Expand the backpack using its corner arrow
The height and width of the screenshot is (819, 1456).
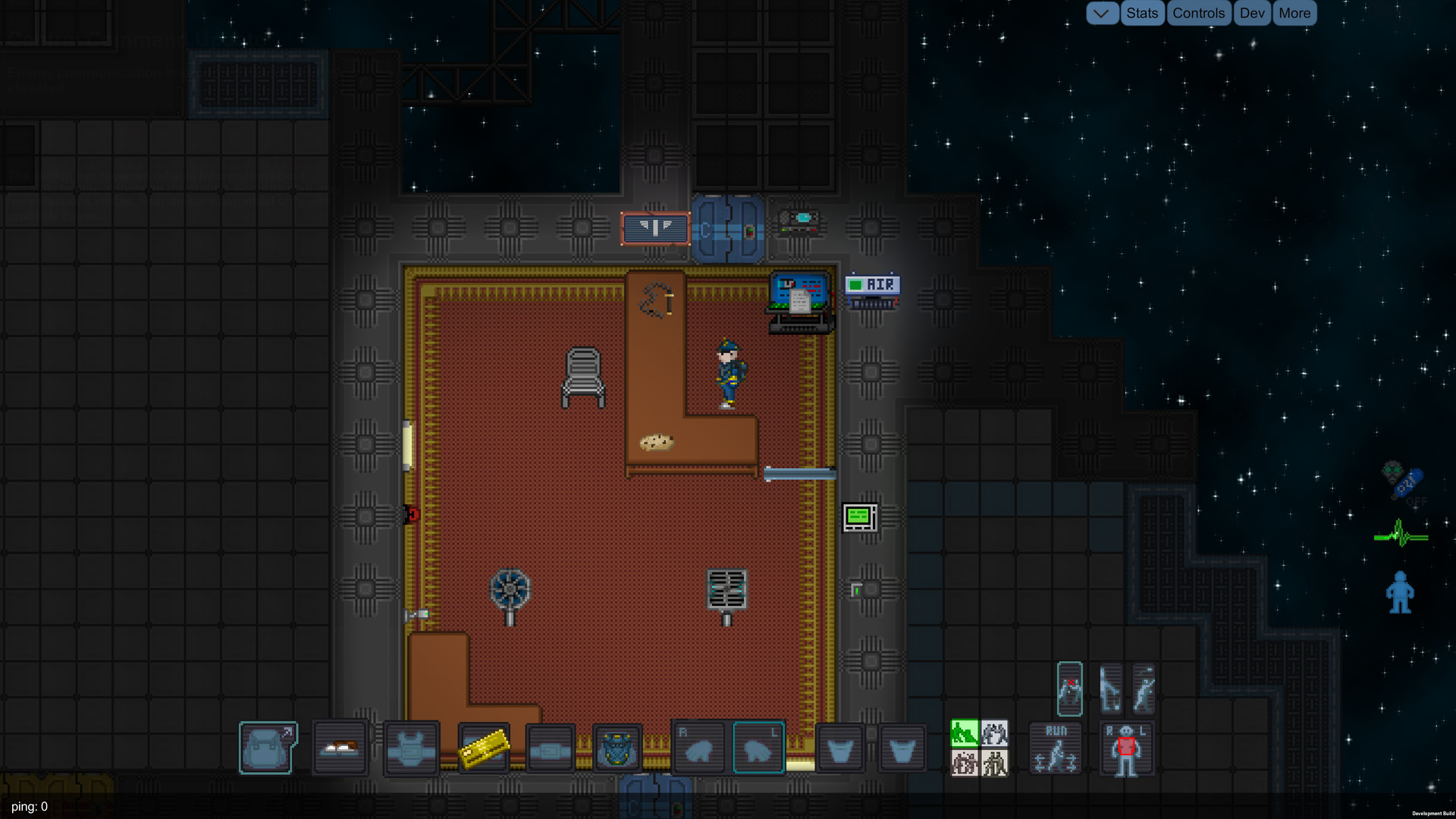pyautogui.click(x=289, y=730)
